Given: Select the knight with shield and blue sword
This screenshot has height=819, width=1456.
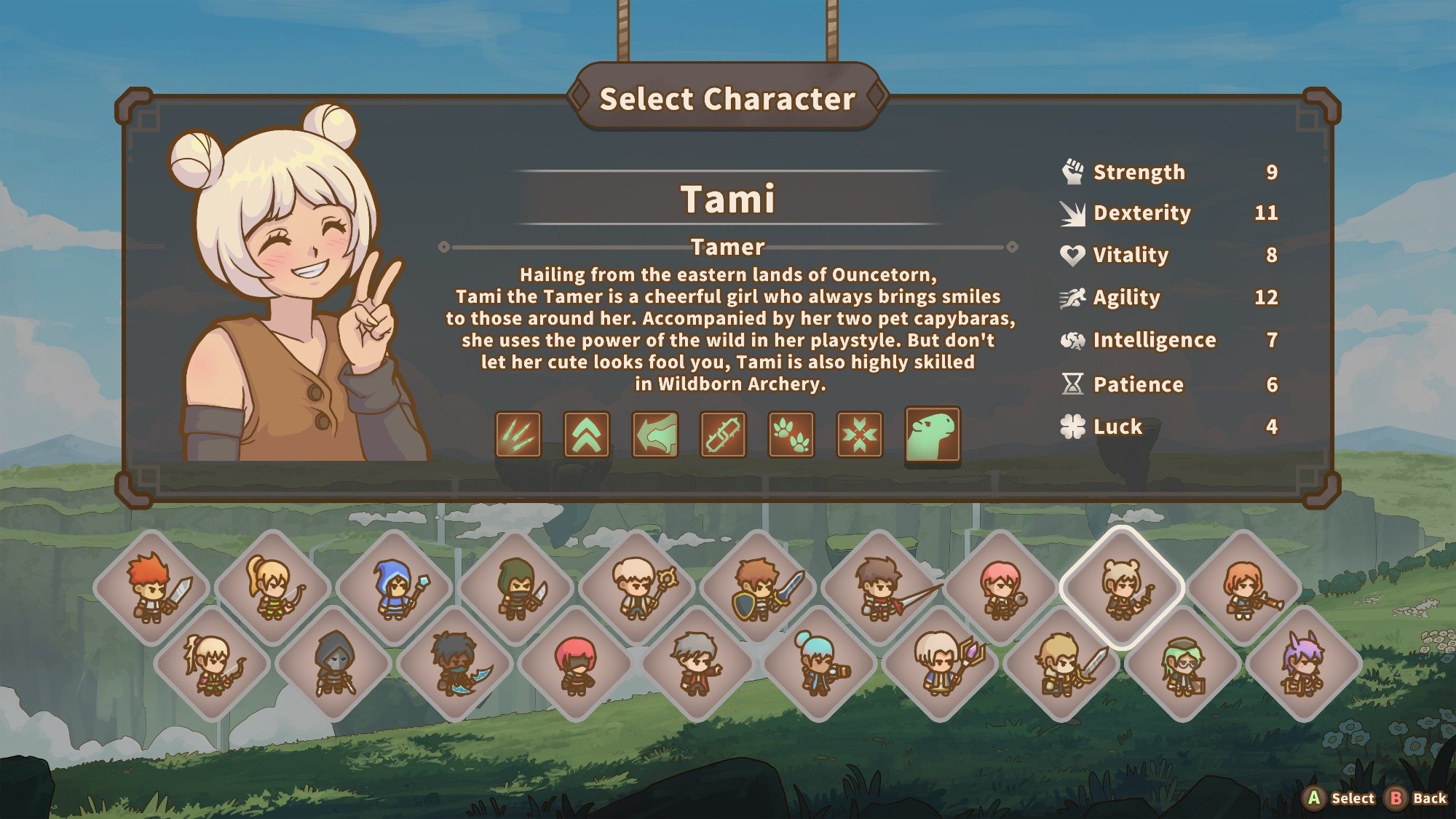Looking at the screenshot, I should (758, 588).
